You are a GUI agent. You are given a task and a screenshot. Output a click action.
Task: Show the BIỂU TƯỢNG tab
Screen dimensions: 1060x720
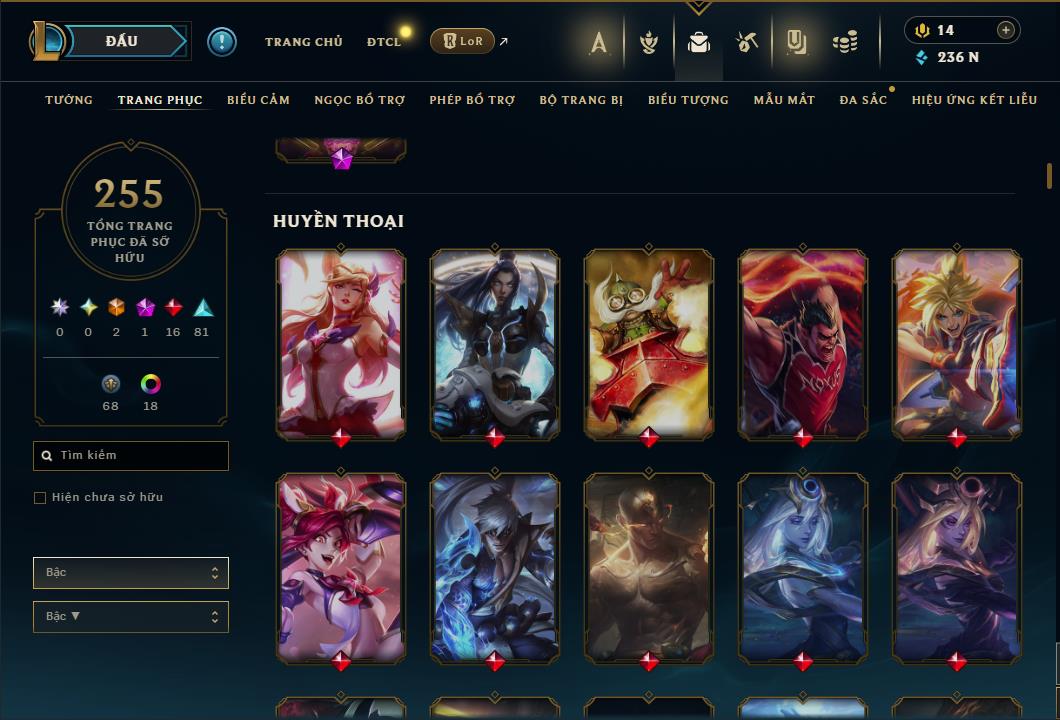(688, 100)
